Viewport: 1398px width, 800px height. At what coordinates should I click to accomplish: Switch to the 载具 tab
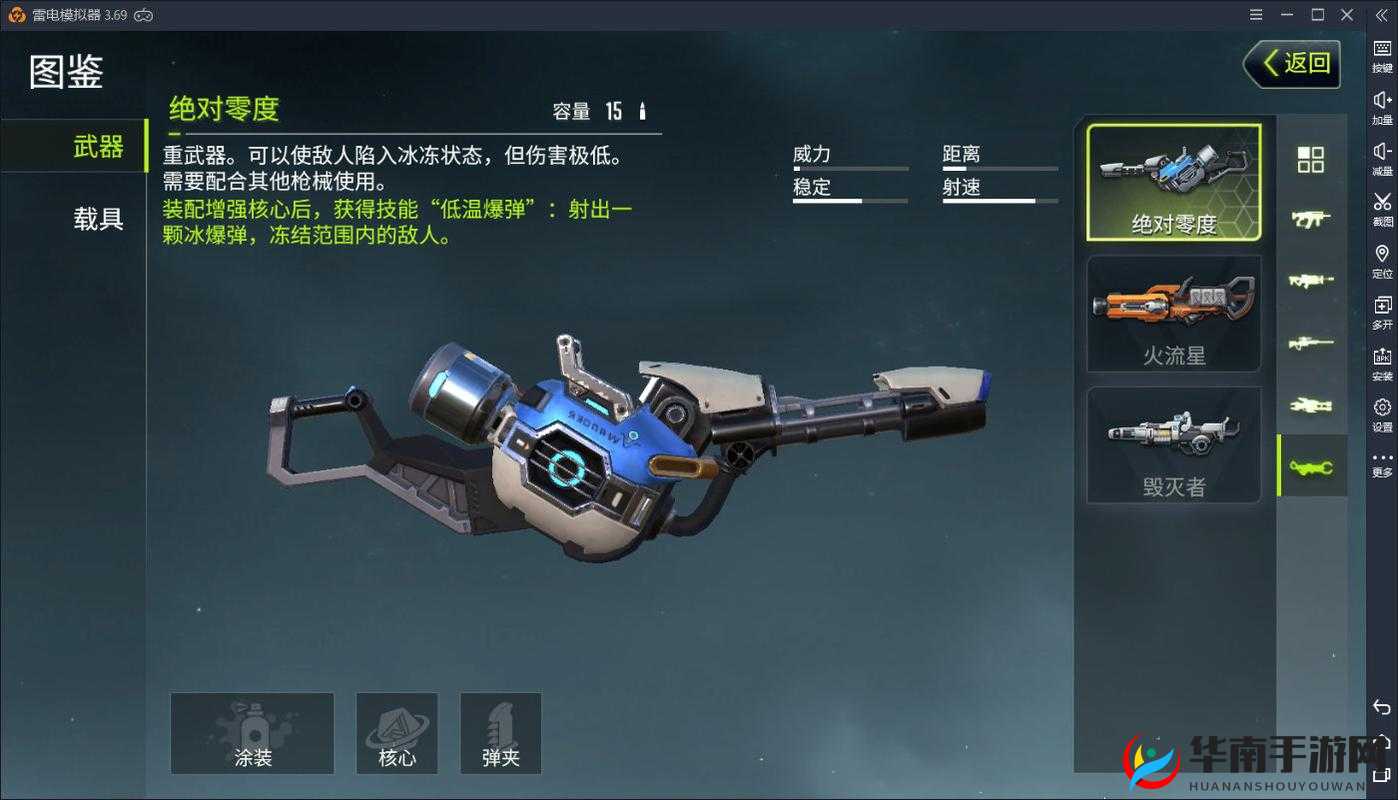97,220
